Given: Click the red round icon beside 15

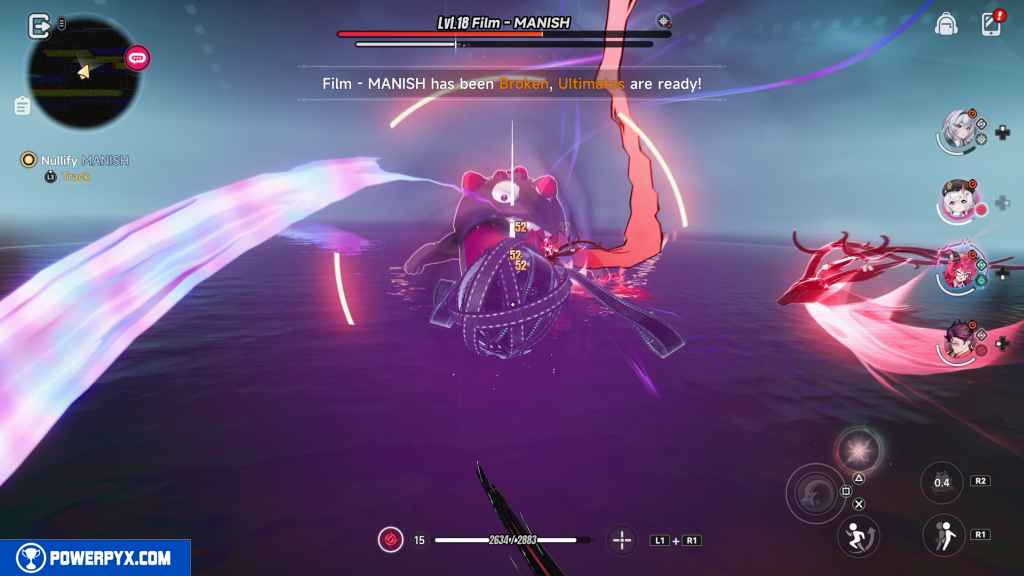Looking at the screenshot, I should pyautogui.click(x=390, y=540).
